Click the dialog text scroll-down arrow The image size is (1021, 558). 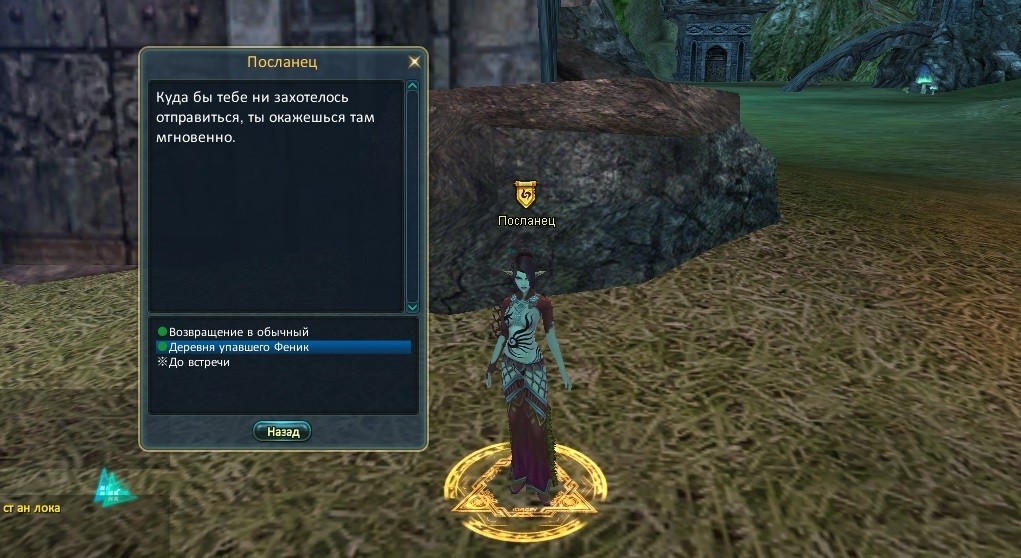[412, 306]
